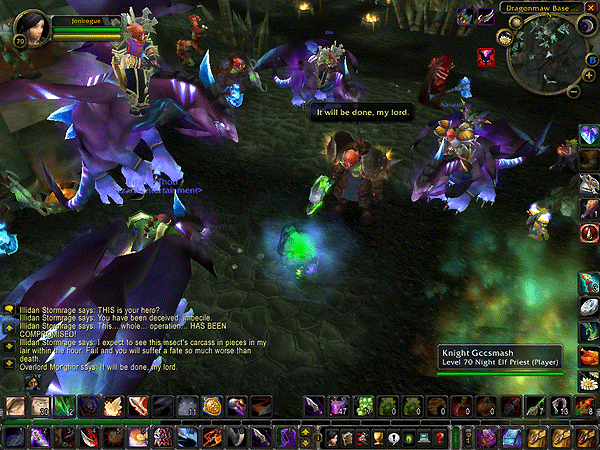600x450 pixels.
Task: Activate the green blades action bar ability
Action: 63,405
